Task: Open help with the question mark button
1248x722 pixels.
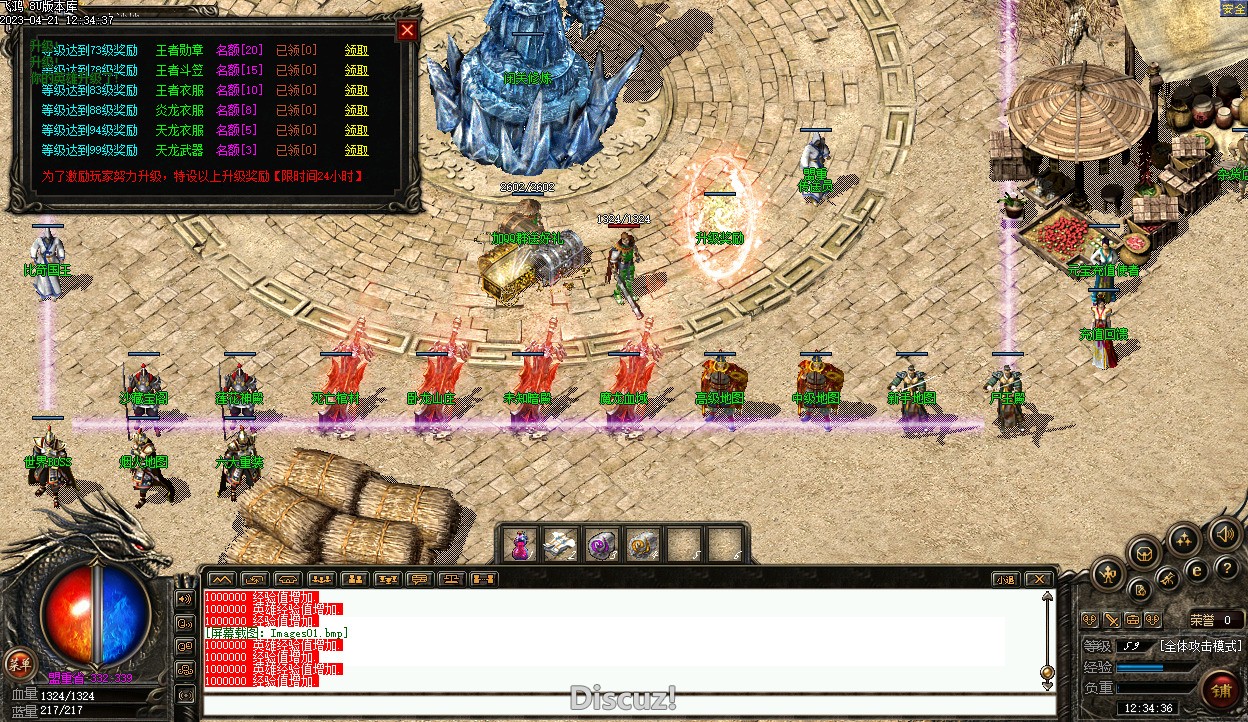Action: [1226, 568]
